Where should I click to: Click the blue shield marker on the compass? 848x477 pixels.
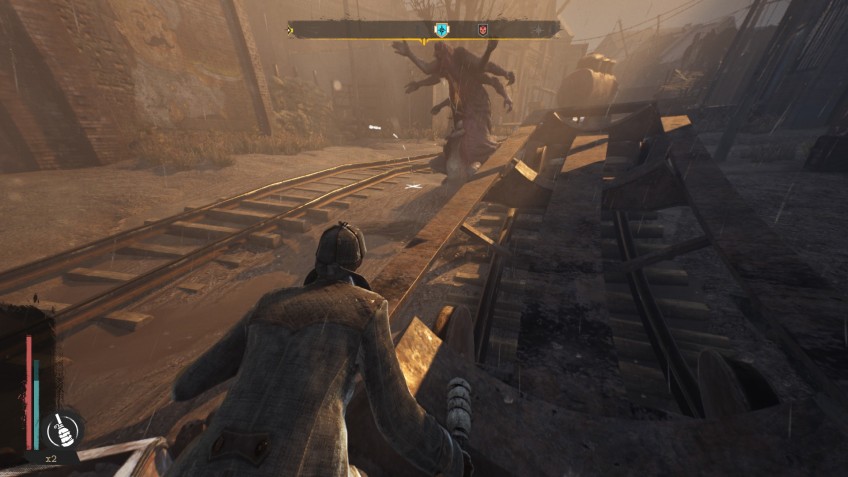point(441,30)
